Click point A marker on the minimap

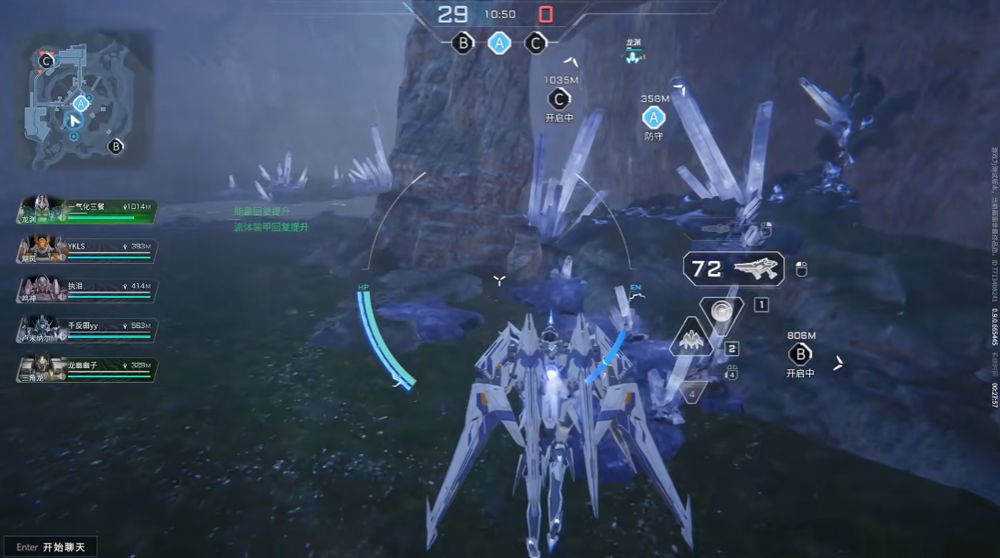[x=81, y=102]
